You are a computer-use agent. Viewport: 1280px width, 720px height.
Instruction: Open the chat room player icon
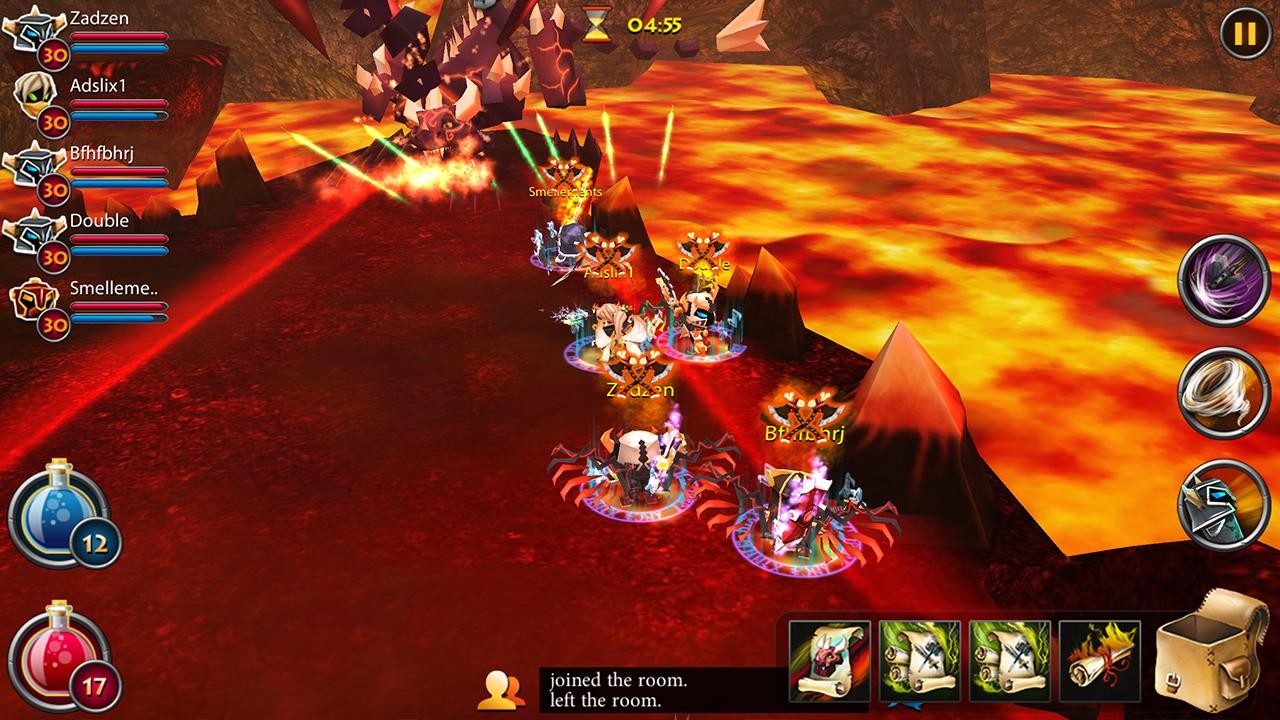coord(503,689)
